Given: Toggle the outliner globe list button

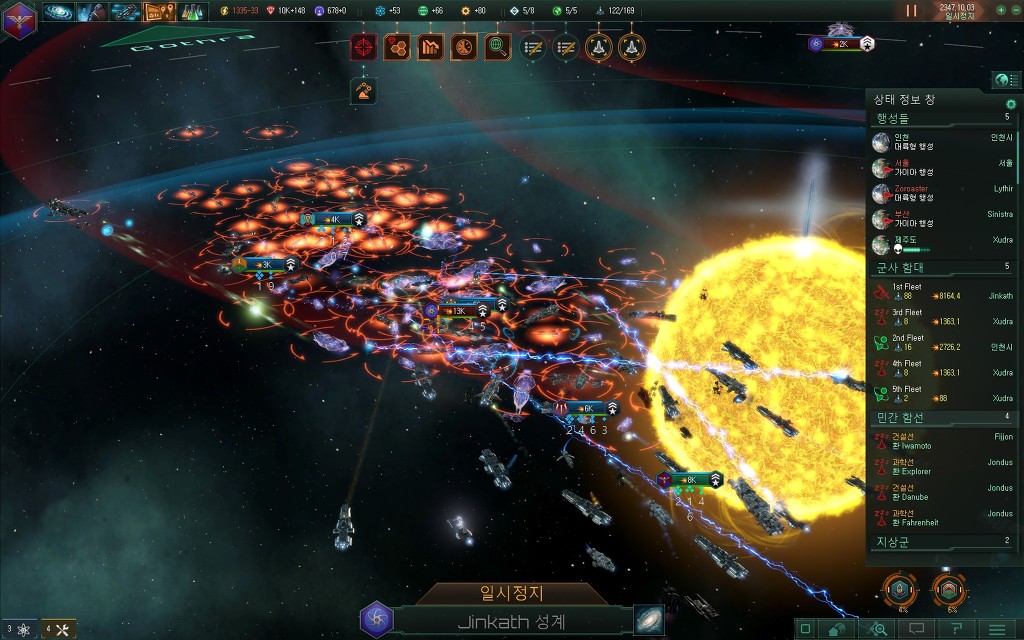Looking at the screenshot, I should 1005,80.
